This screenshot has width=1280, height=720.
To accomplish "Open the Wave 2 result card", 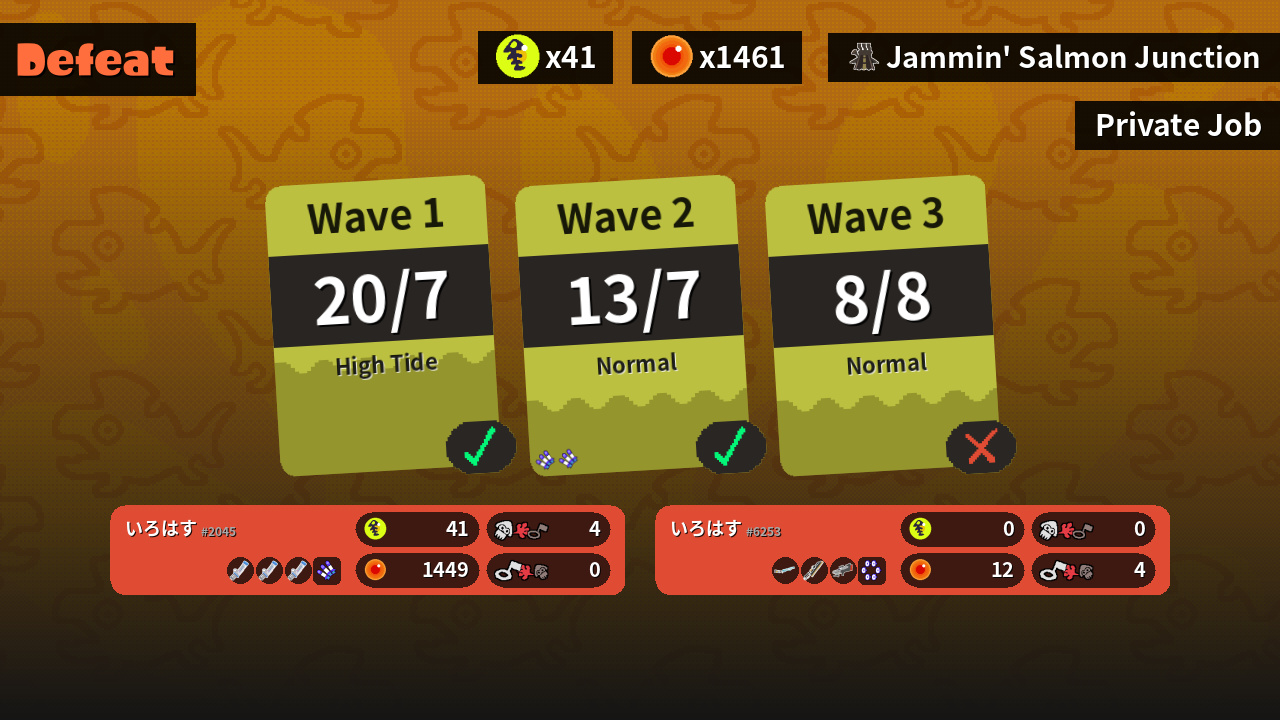I will [x=632, y=325].
